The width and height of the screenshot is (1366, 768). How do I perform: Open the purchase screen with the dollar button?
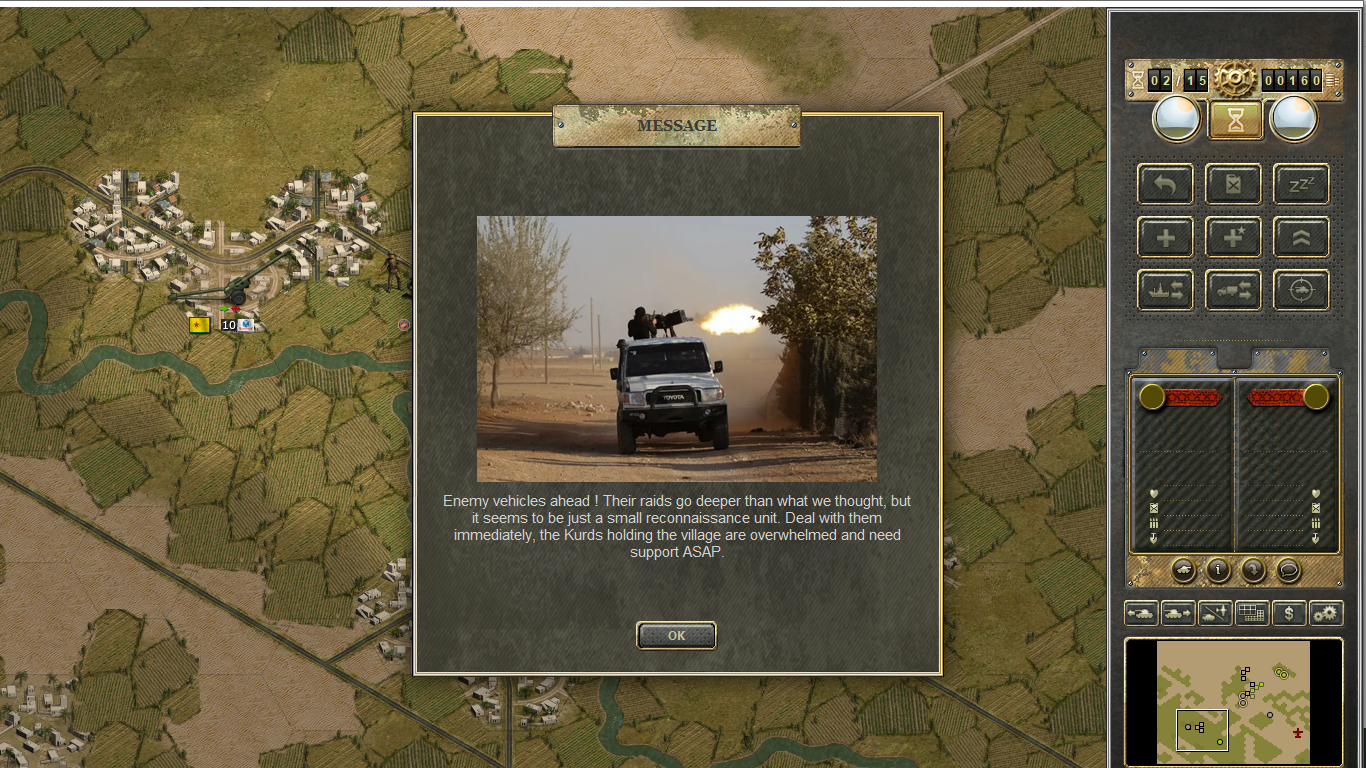point(1289,613)
